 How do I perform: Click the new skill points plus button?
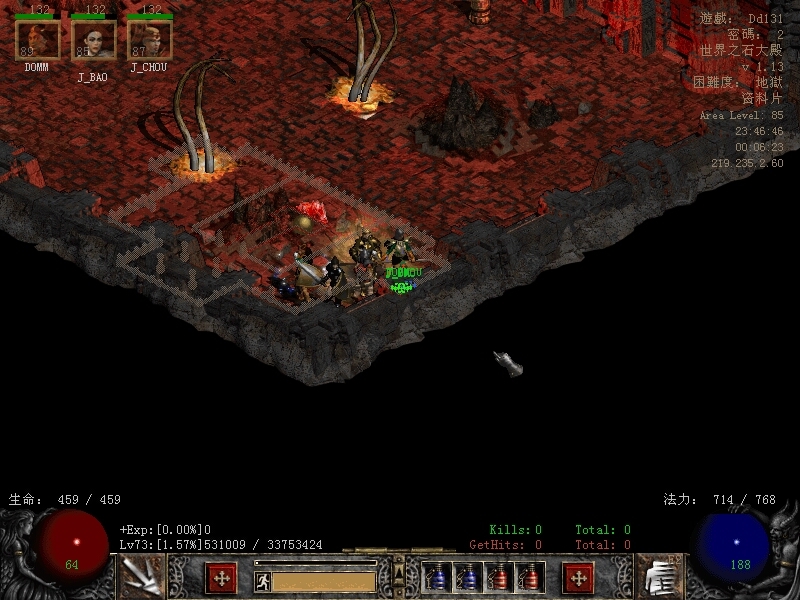tap(578, 578)
